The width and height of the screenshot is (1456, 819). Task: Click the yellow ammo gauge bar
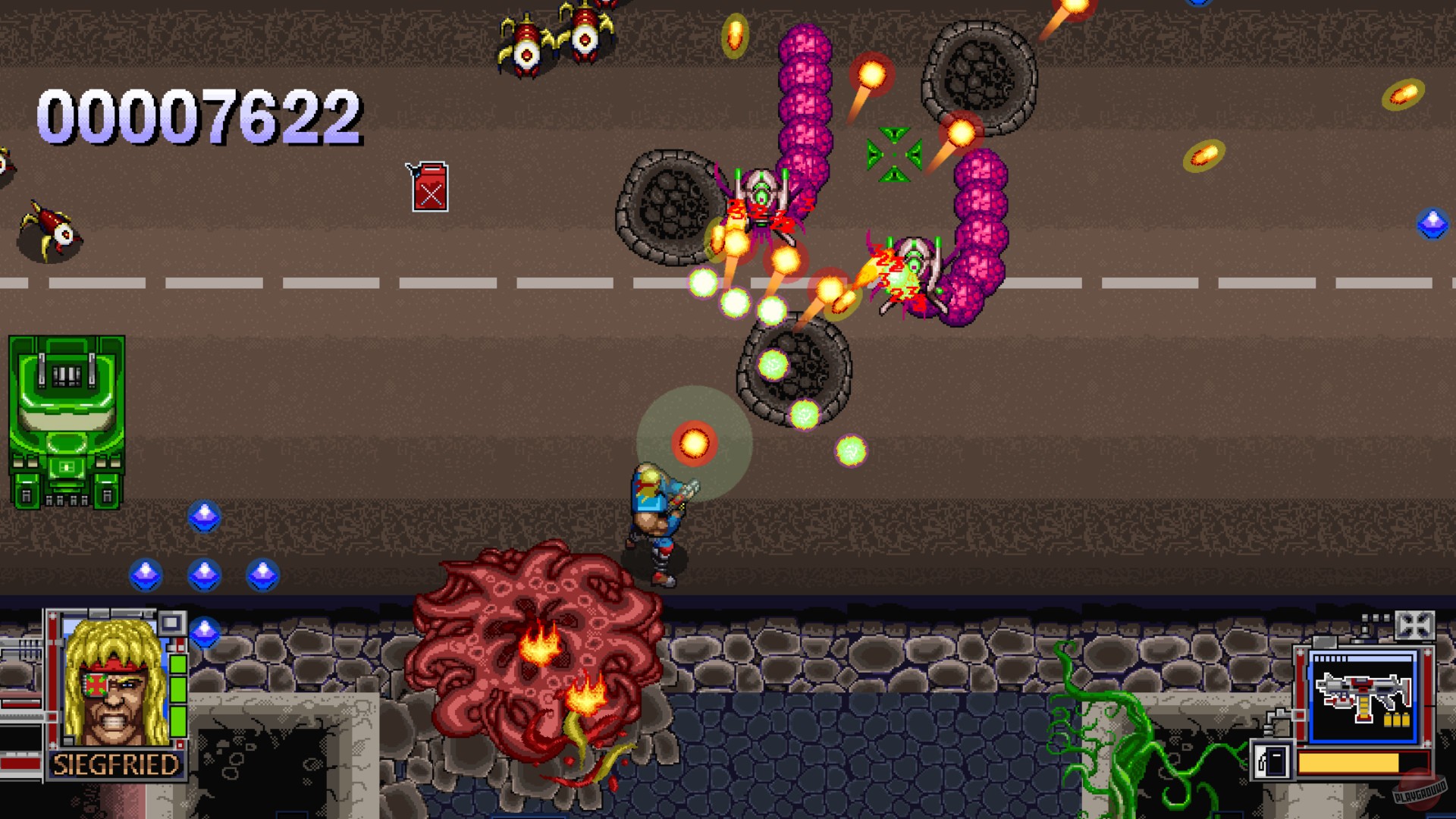[1348, 762]
